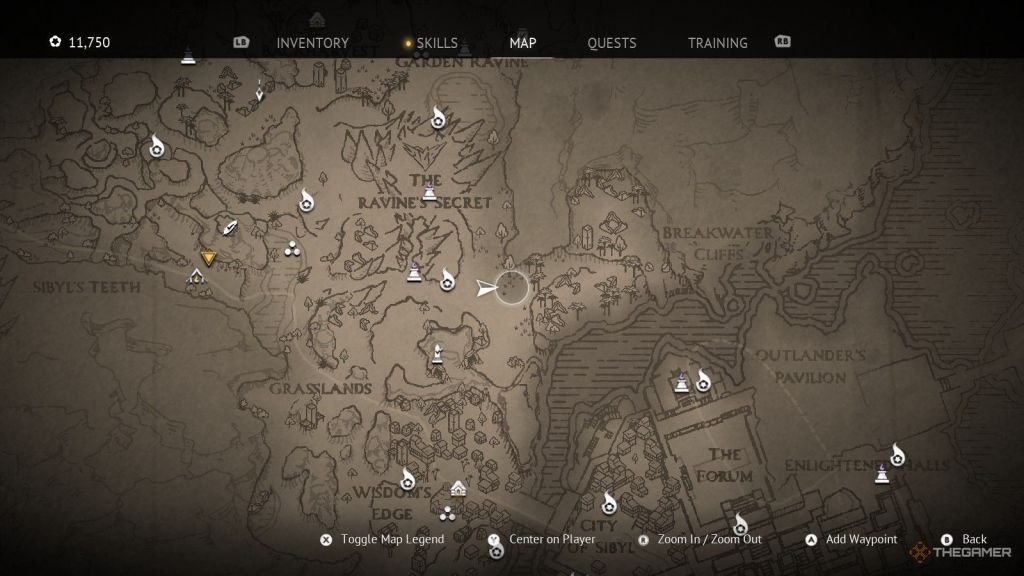The width and height of the screenshot is (1024, 576).
Task: Click the white player arrow marker
Action: (487, 288)
